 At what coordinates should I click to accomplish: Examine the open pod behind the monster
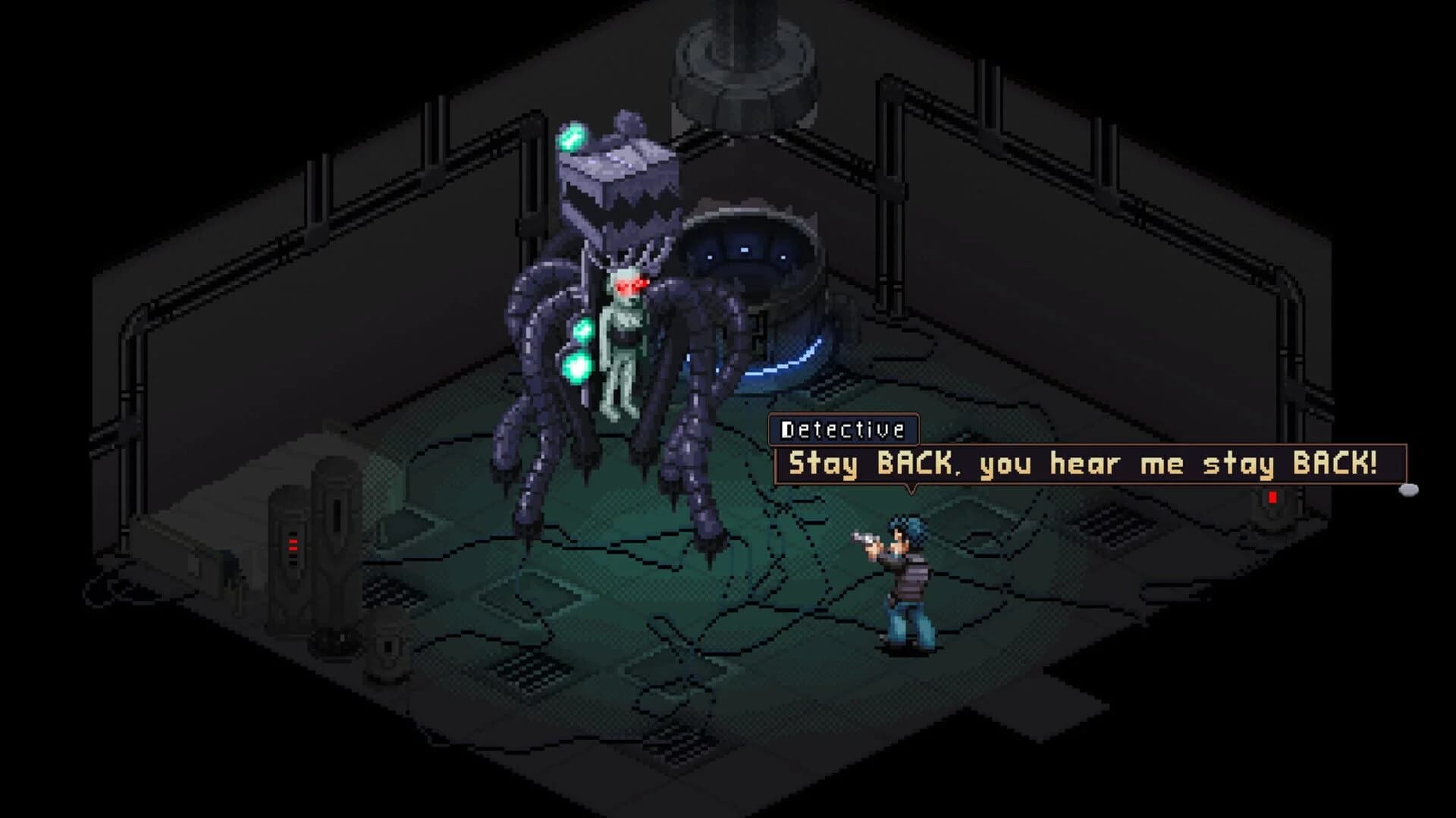(x=747, y=250)
